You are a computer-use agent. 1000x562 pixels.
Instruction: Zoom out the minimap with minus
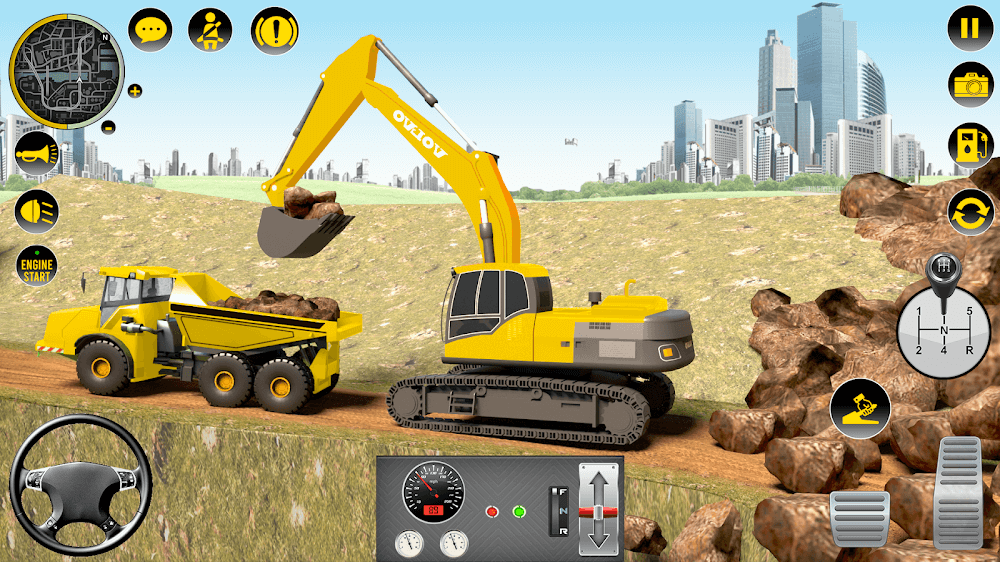click(x=109, y=127)
